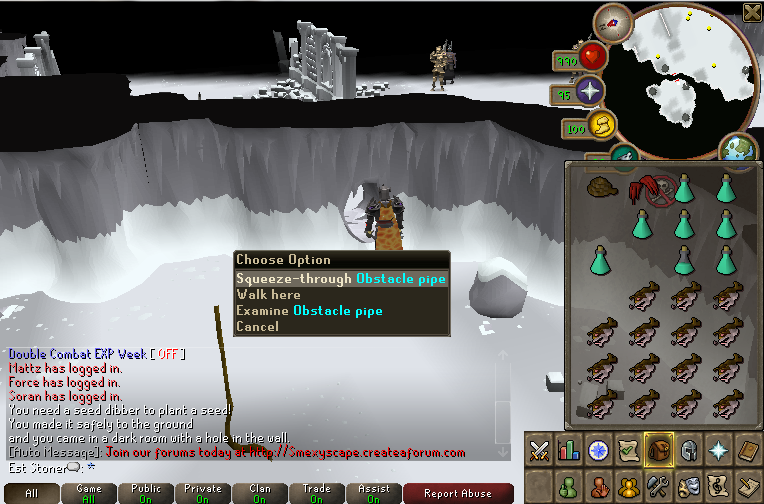Toggle the Trade chat filter
Image resolution: width=764 pixels, height=504 pixels.
point(317,493)
